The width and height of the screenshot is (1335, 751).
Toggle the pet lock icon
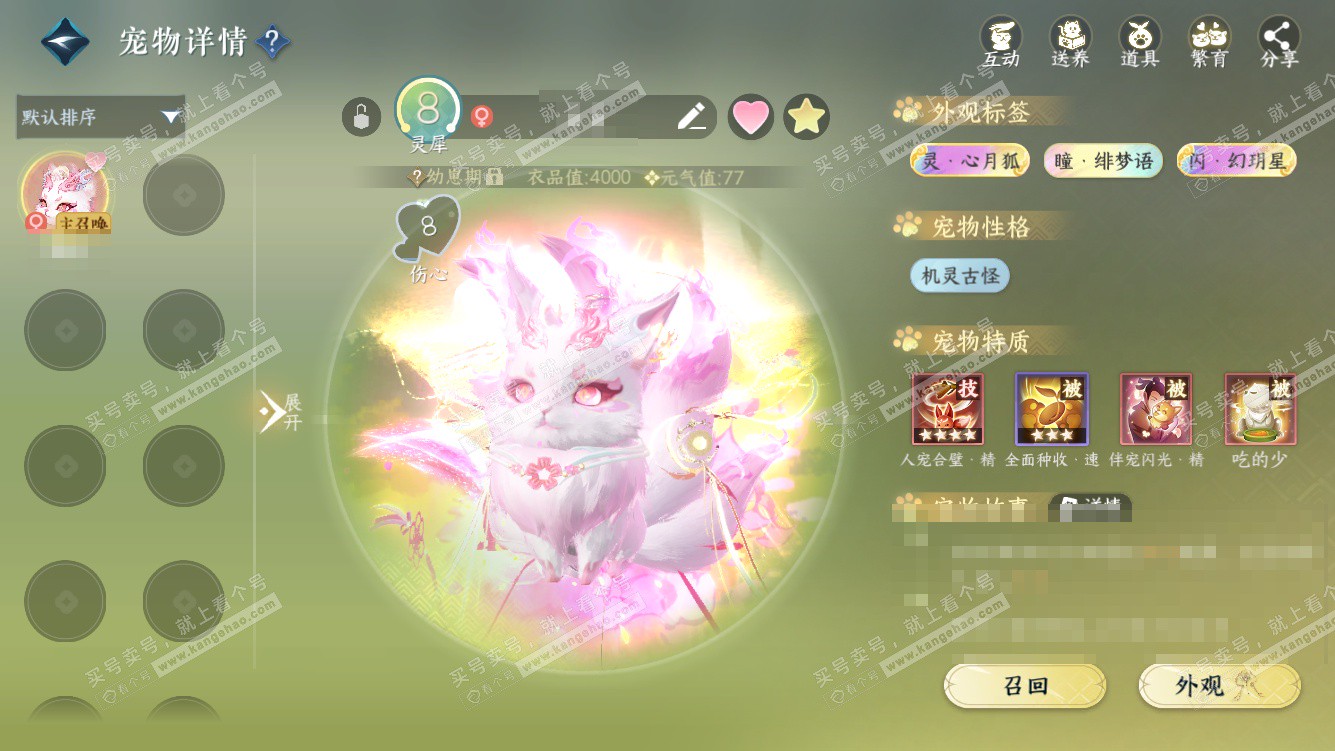(361, 117)
